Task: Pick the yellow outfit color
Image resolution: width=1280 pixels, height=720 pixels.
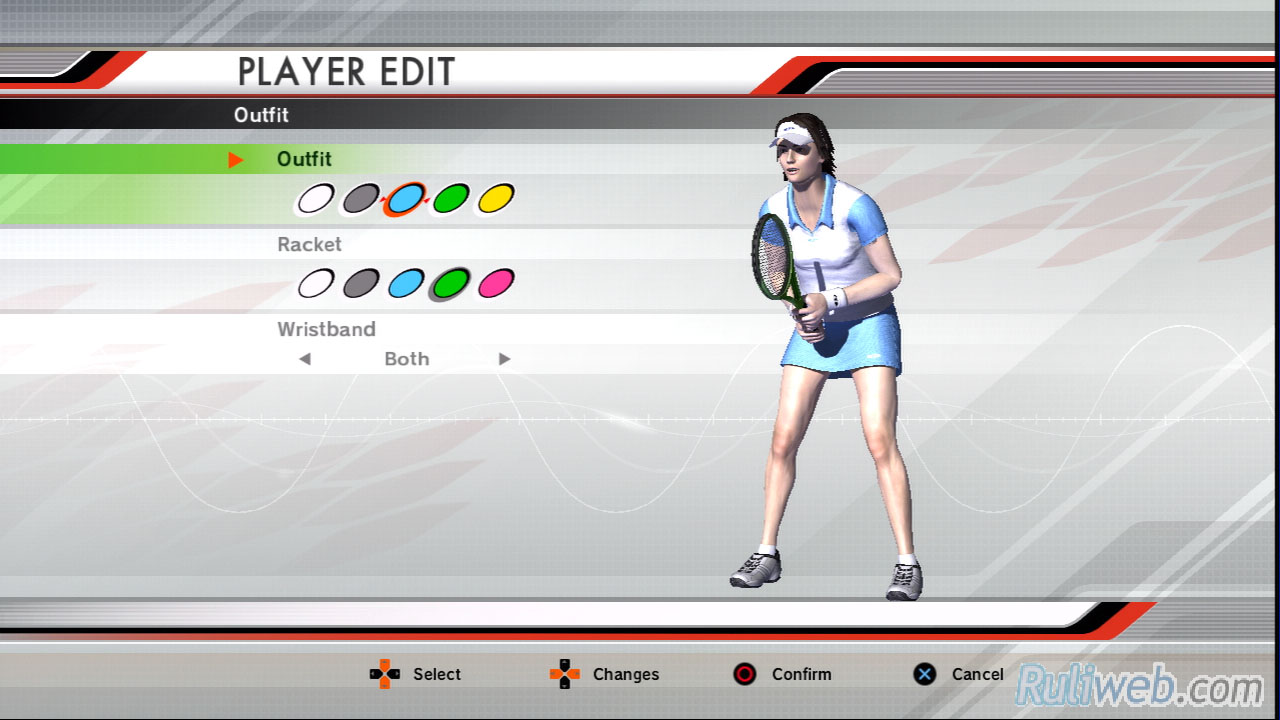Action: [495, 199]
